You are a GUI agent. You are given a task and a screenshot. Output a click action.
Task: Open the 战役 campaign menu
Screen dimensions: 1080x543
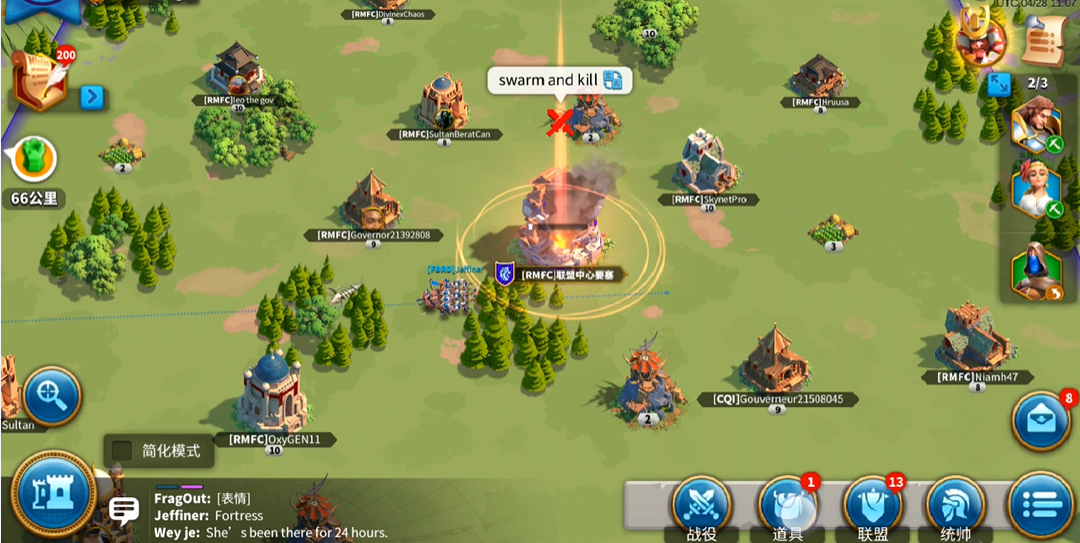701,505
